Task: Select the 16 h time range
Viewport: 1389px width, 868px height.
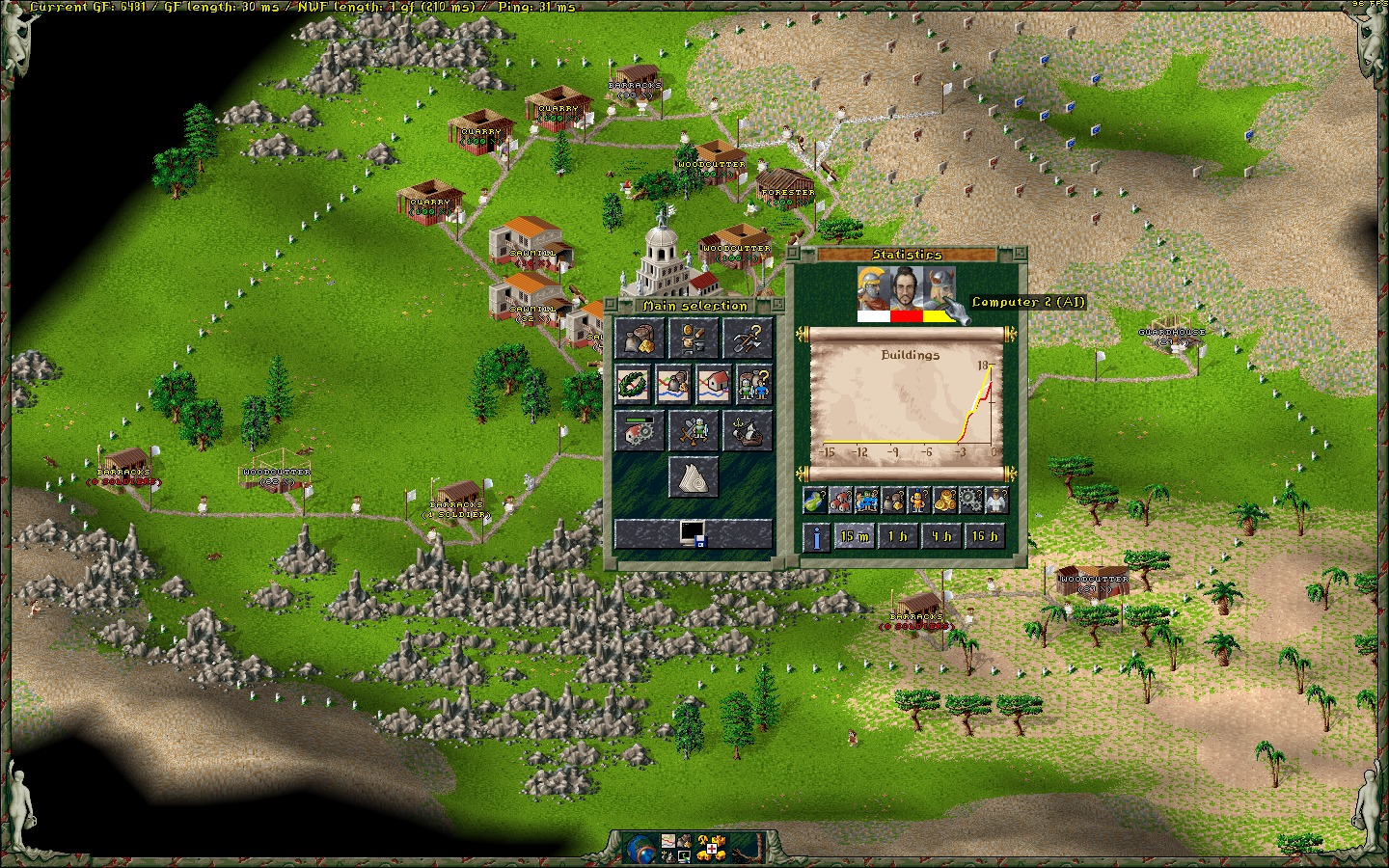Action: coord(984,536)
